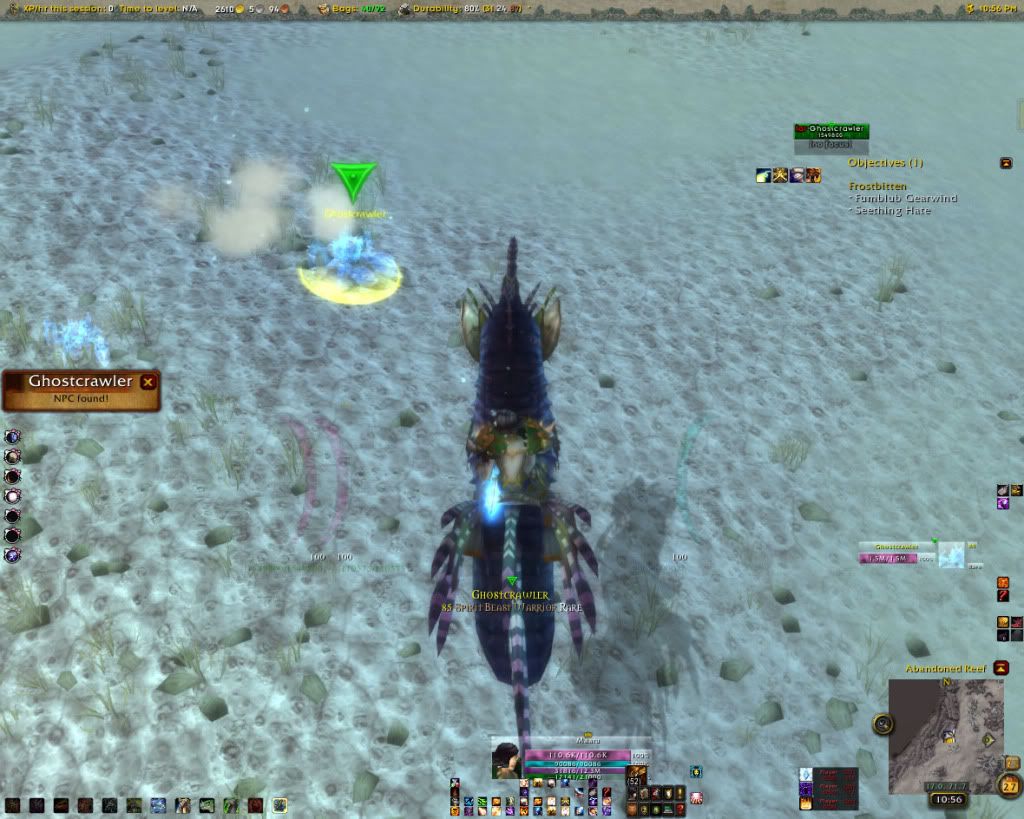The image size is (1024, 819).
Task: Click the player portrait above the action bars
Action: (507, 760)
